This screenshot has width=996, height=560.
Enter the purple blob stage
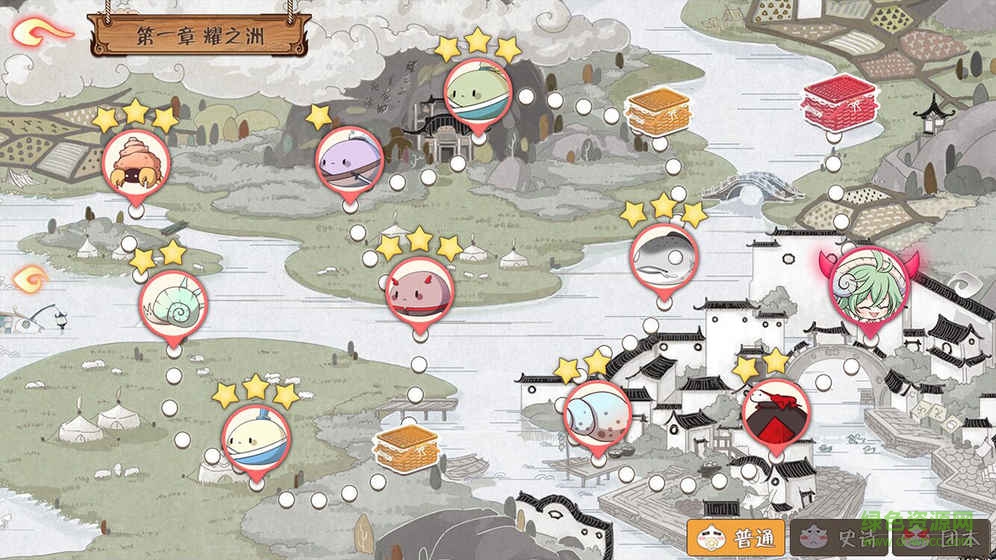(x=349, y=160)
